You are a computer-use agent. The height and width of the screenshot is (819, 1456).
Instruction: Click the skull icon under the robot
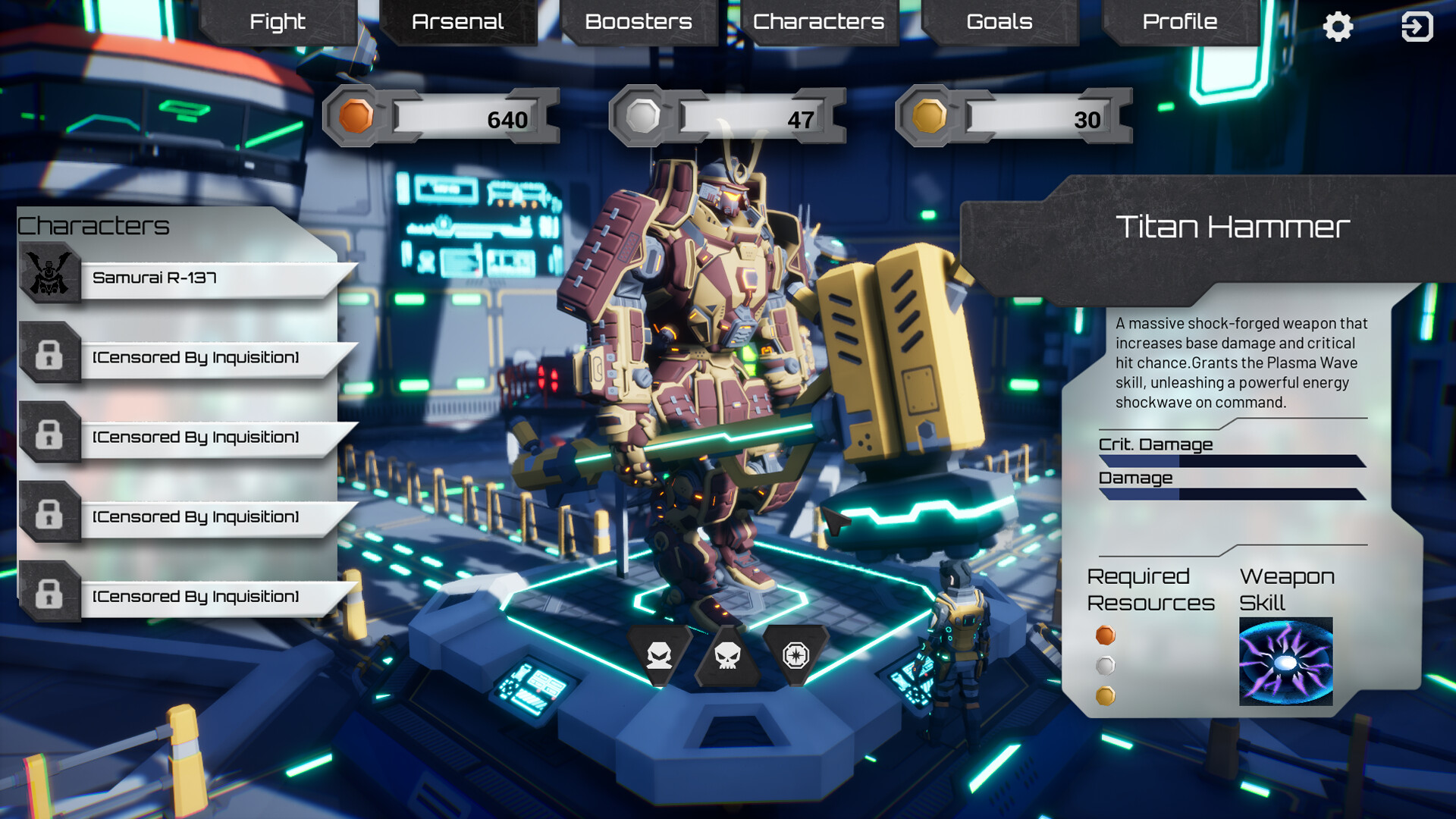729,654
